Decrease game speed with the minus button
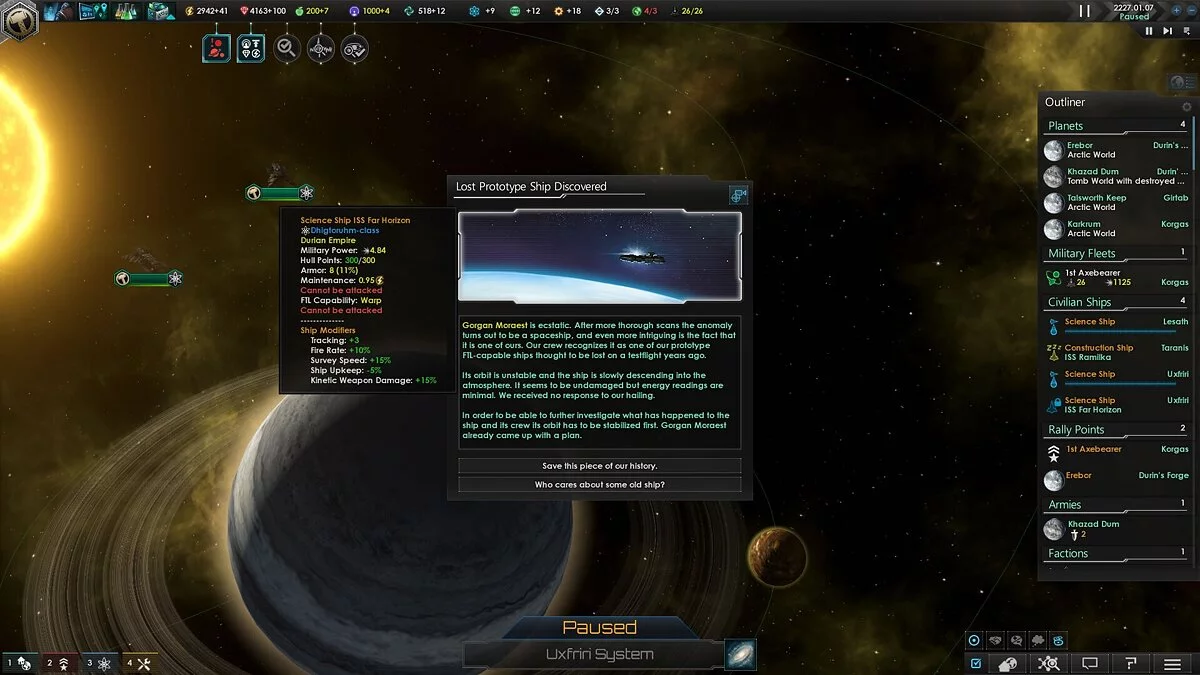 [1191, 11]
